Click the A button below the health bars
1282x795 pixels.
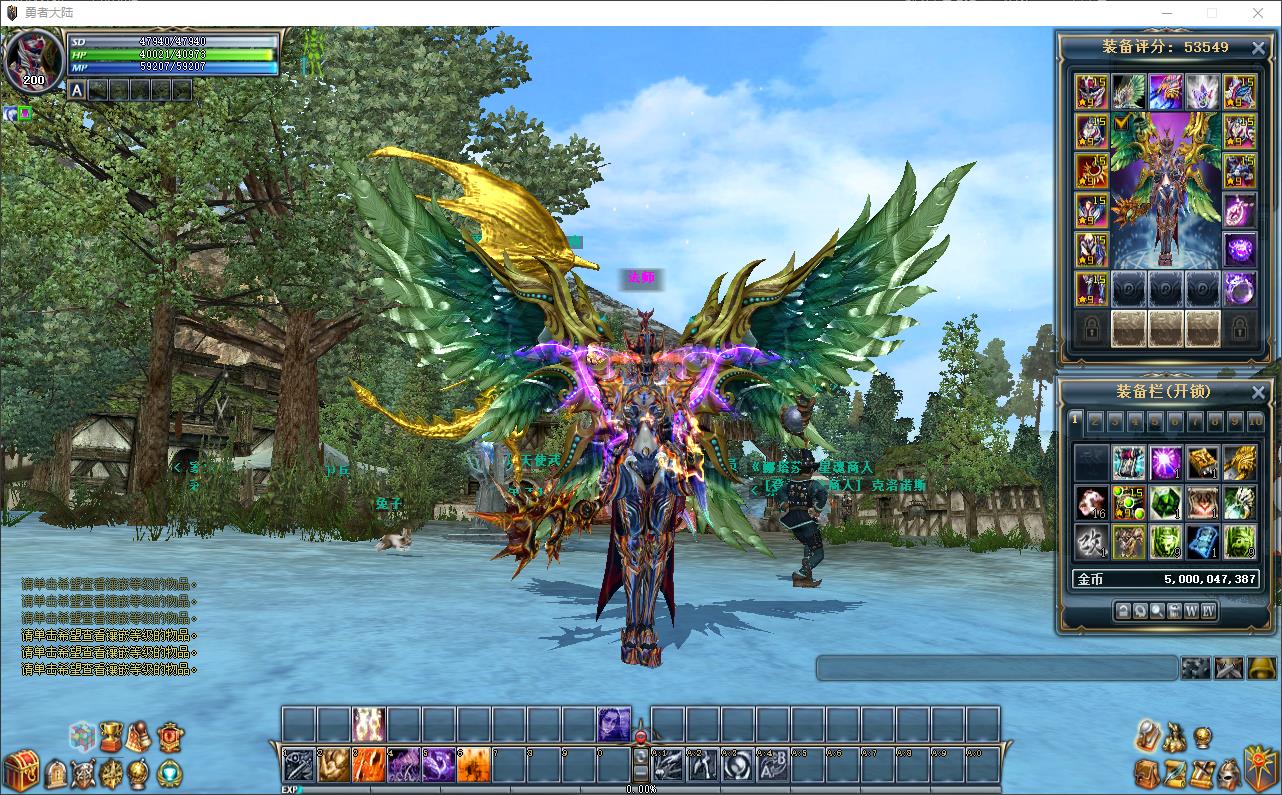click(x=77, y=90)
